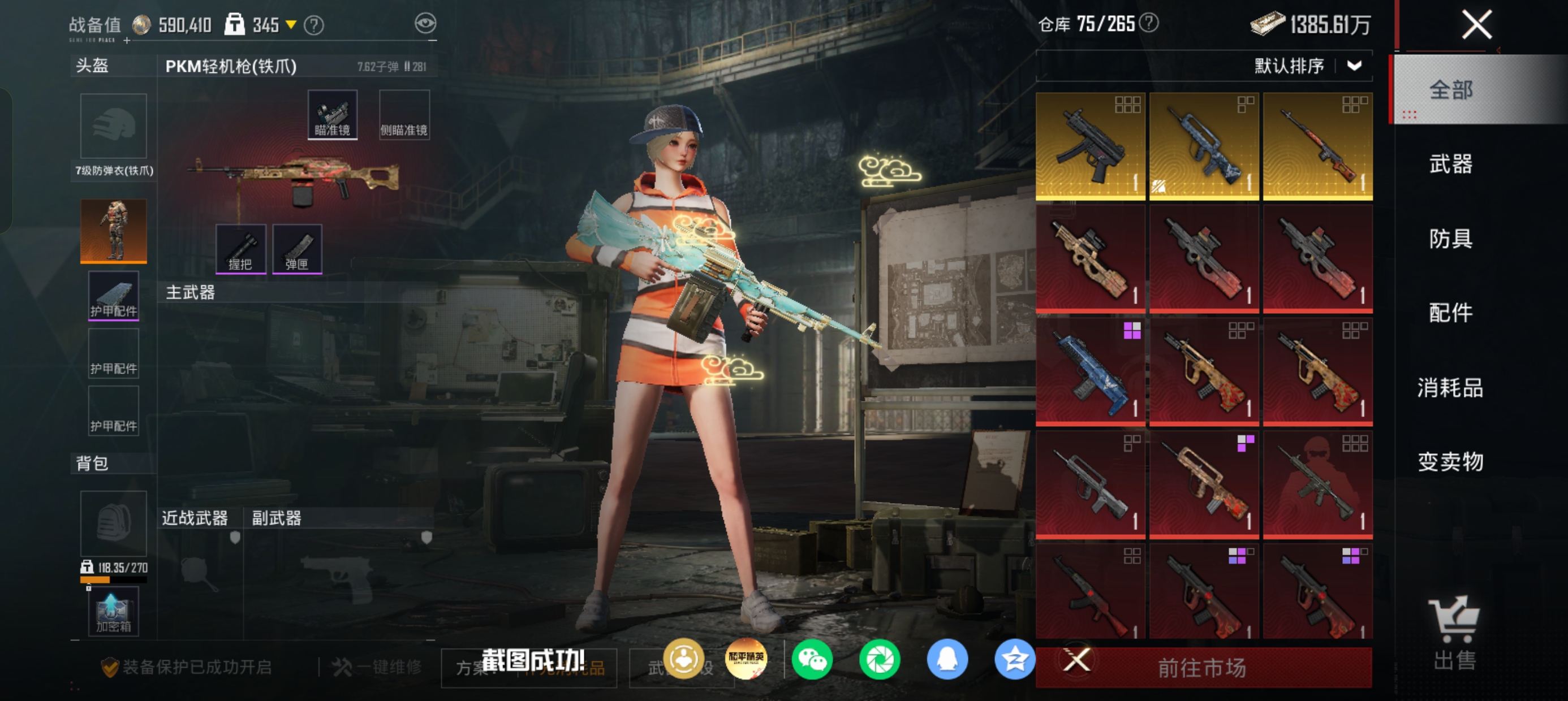Image resolution: width=1568 pixels, height=701 pixels.
Task: Open the warehouse capacity help icon
Action: (1149, 23)
